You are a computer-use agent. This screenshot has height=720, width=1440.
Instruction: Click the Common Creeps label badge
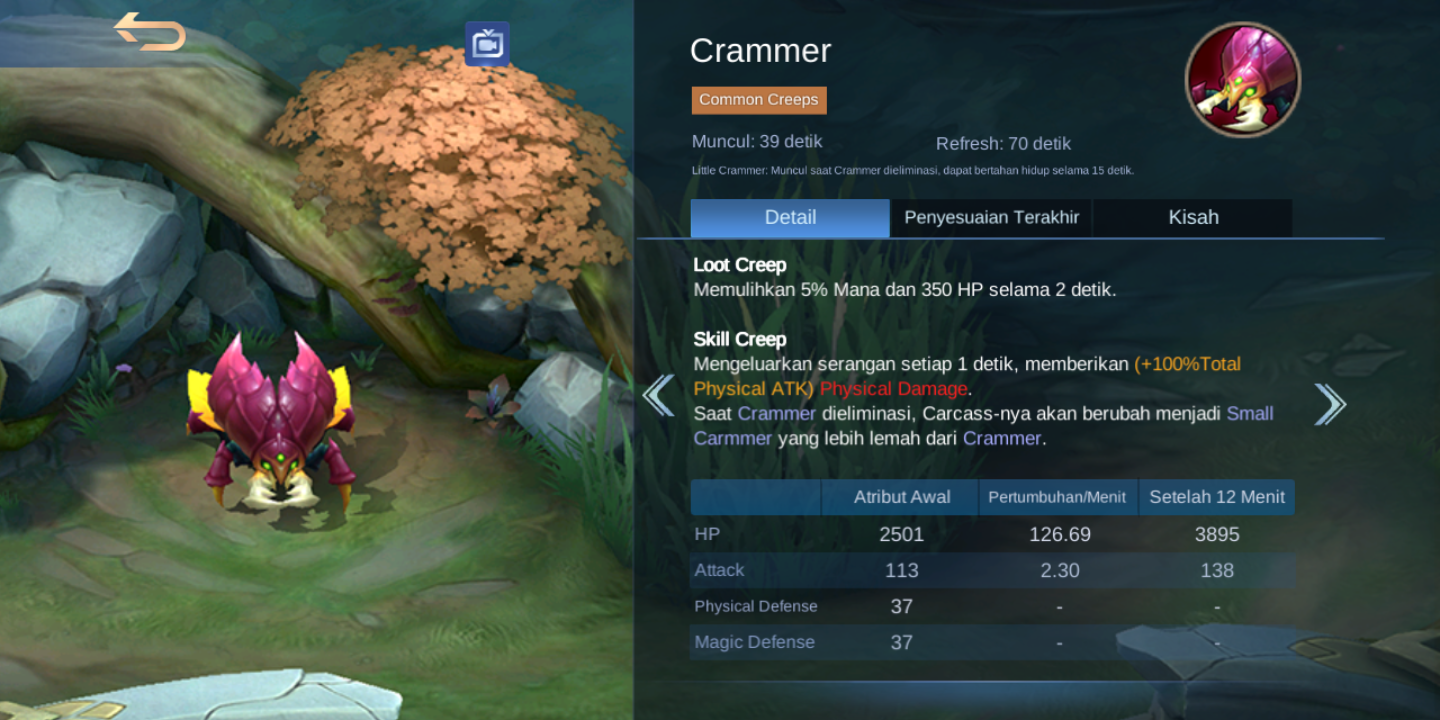click(x=758, y=100)
